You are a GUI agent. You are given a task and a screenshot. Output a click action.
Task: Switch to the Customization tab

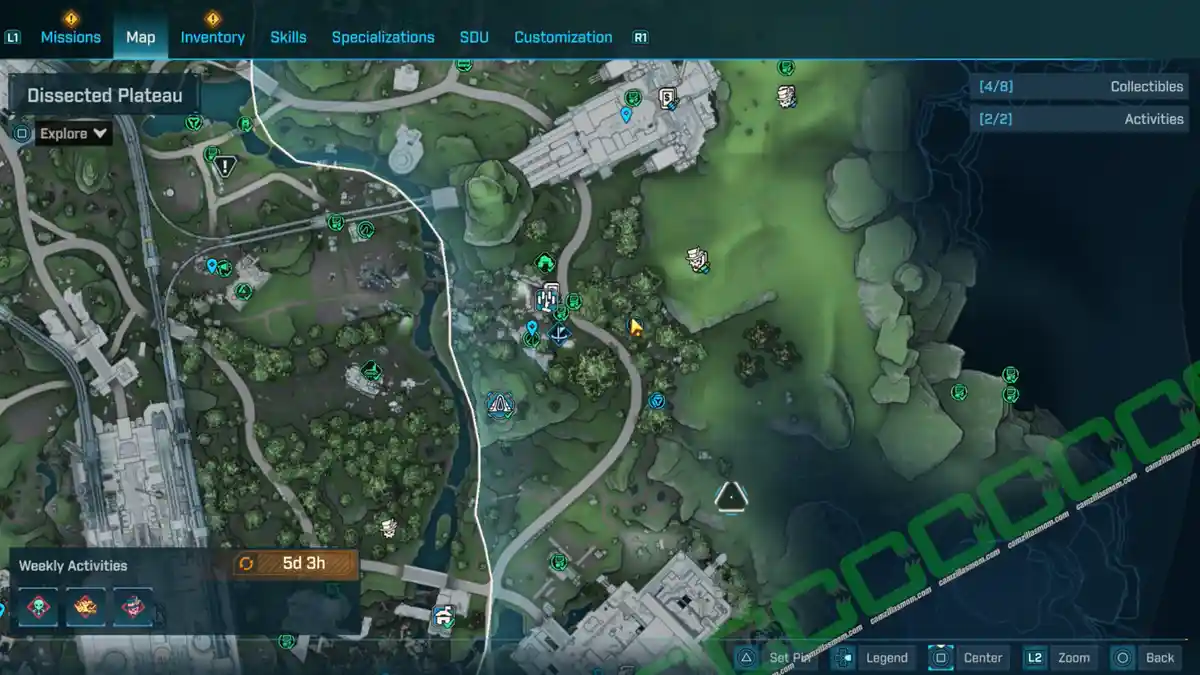point(563,37)
